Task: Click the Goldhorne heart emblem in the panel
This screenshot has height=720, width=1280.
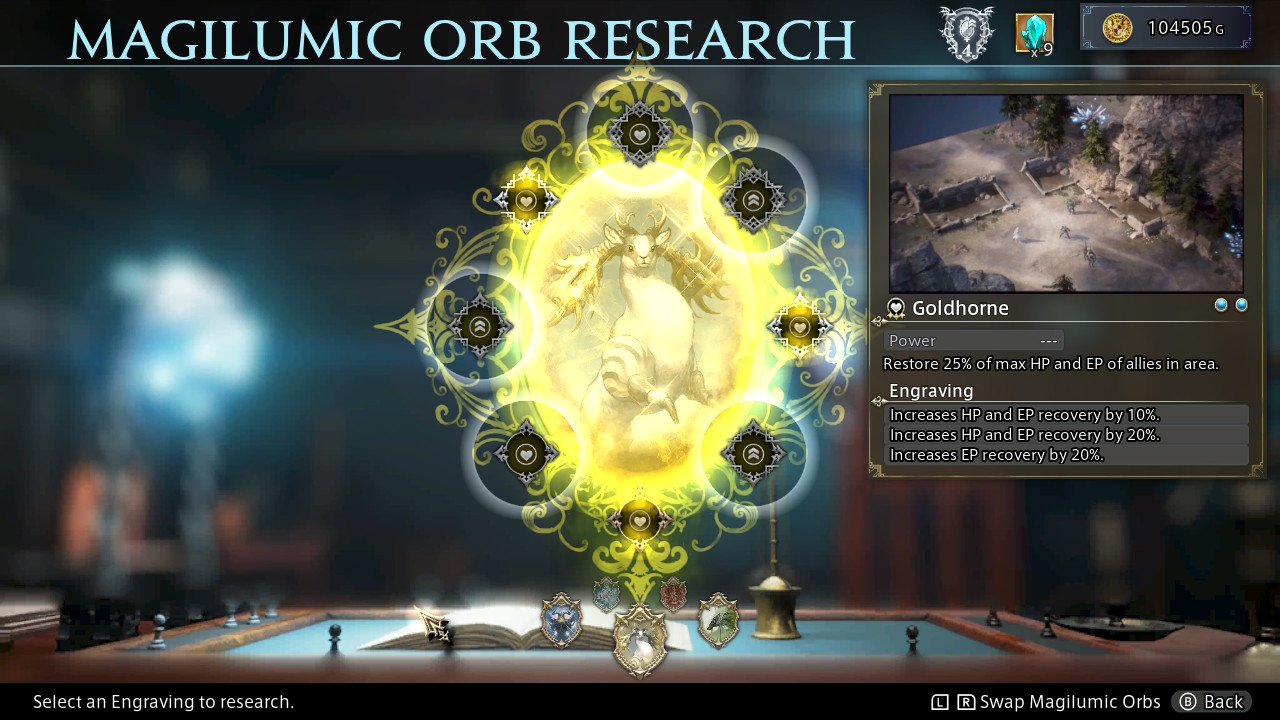Action: coord(896,308)
